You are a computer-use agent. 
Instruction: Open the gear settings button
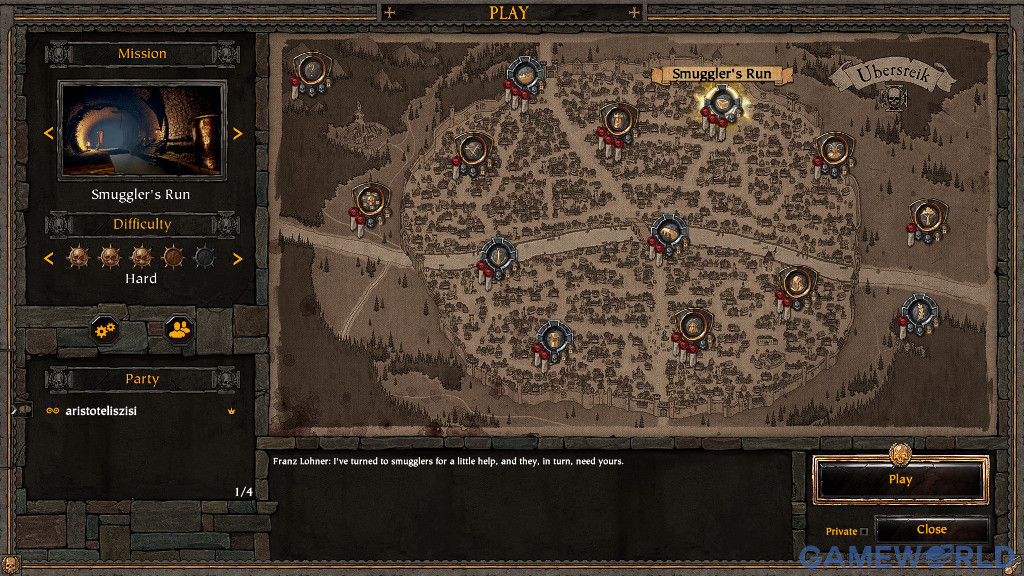pyautogui.click(x=104, y=328)
